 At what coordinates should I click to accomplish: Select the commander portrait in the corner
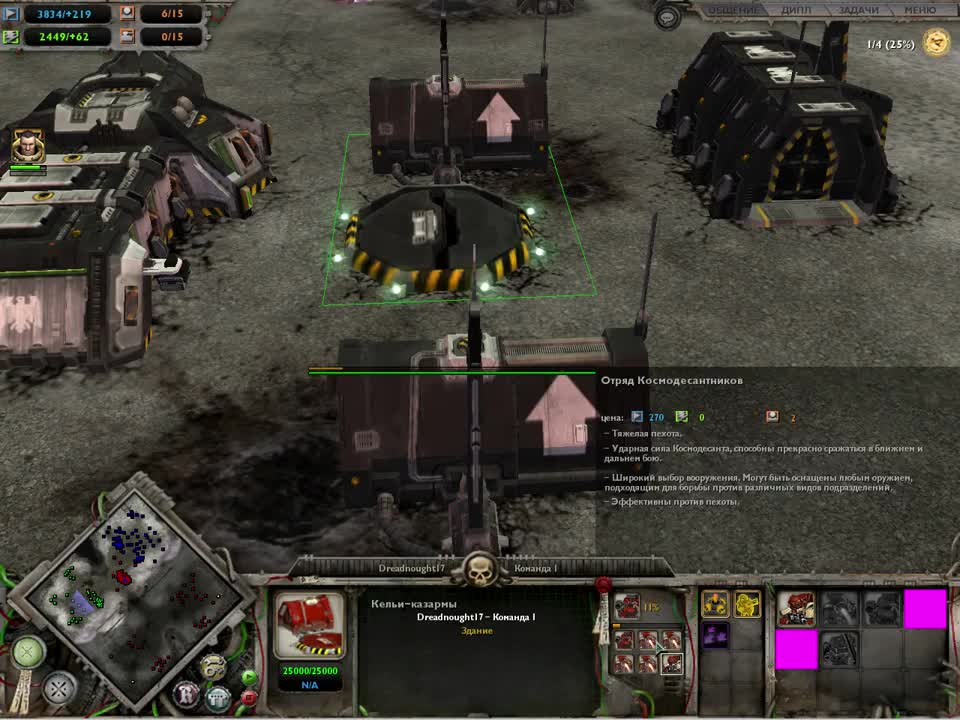(27, 147)
